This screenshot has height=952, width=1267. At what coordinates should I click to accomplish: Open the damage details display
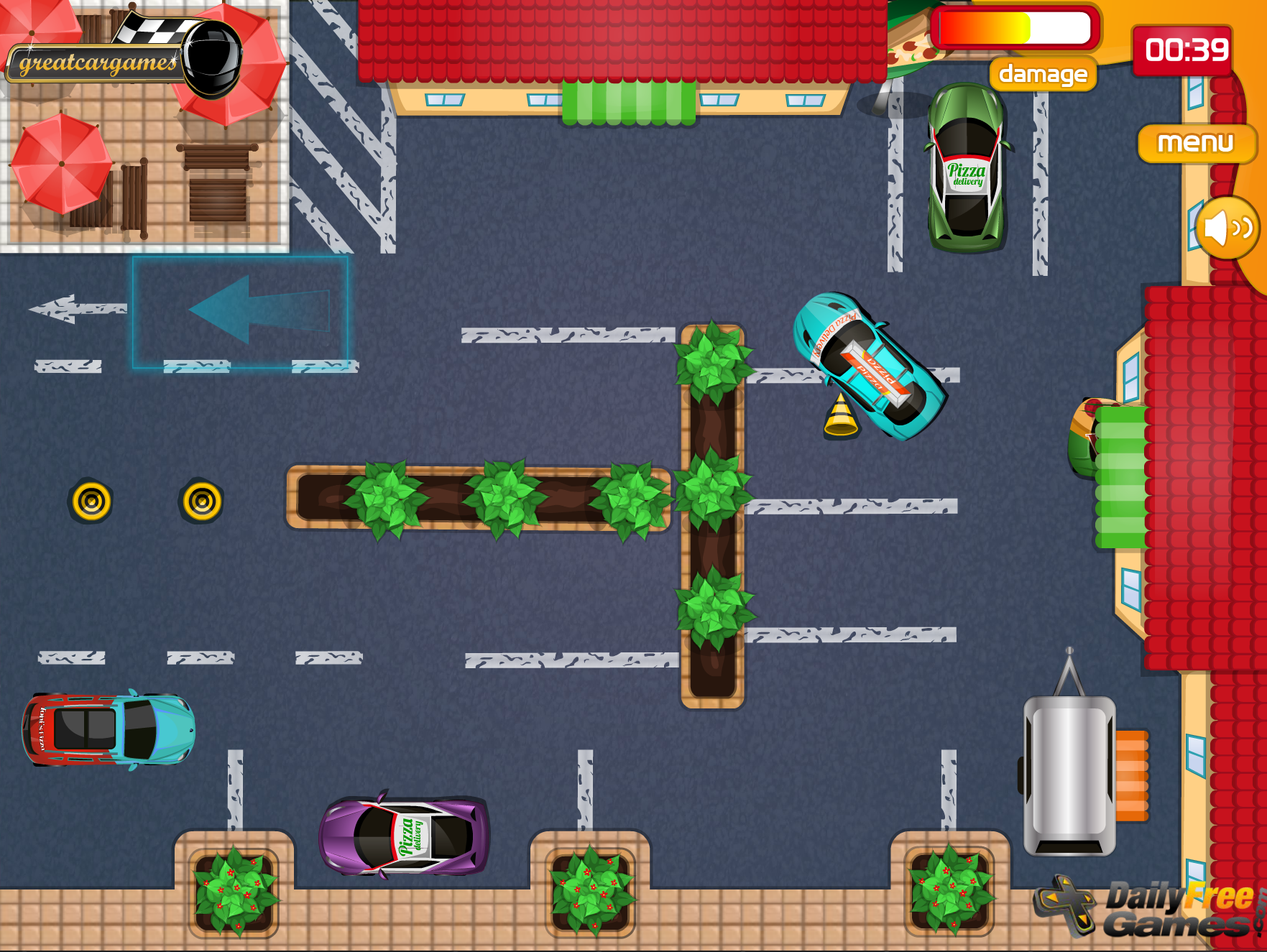coord(1042,74)
